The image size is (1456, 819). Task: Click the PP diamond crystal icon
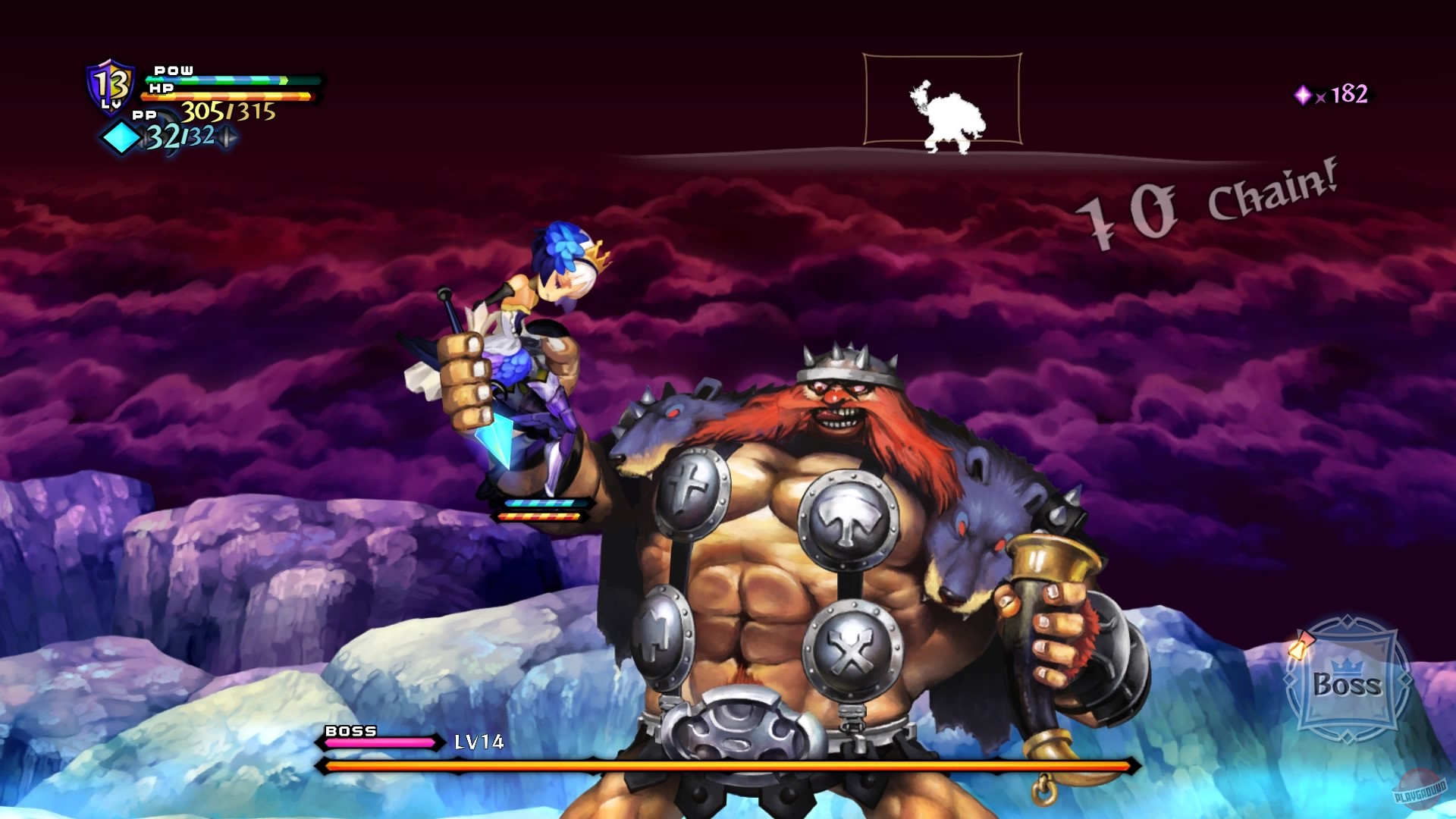click(x=121, y=138)
